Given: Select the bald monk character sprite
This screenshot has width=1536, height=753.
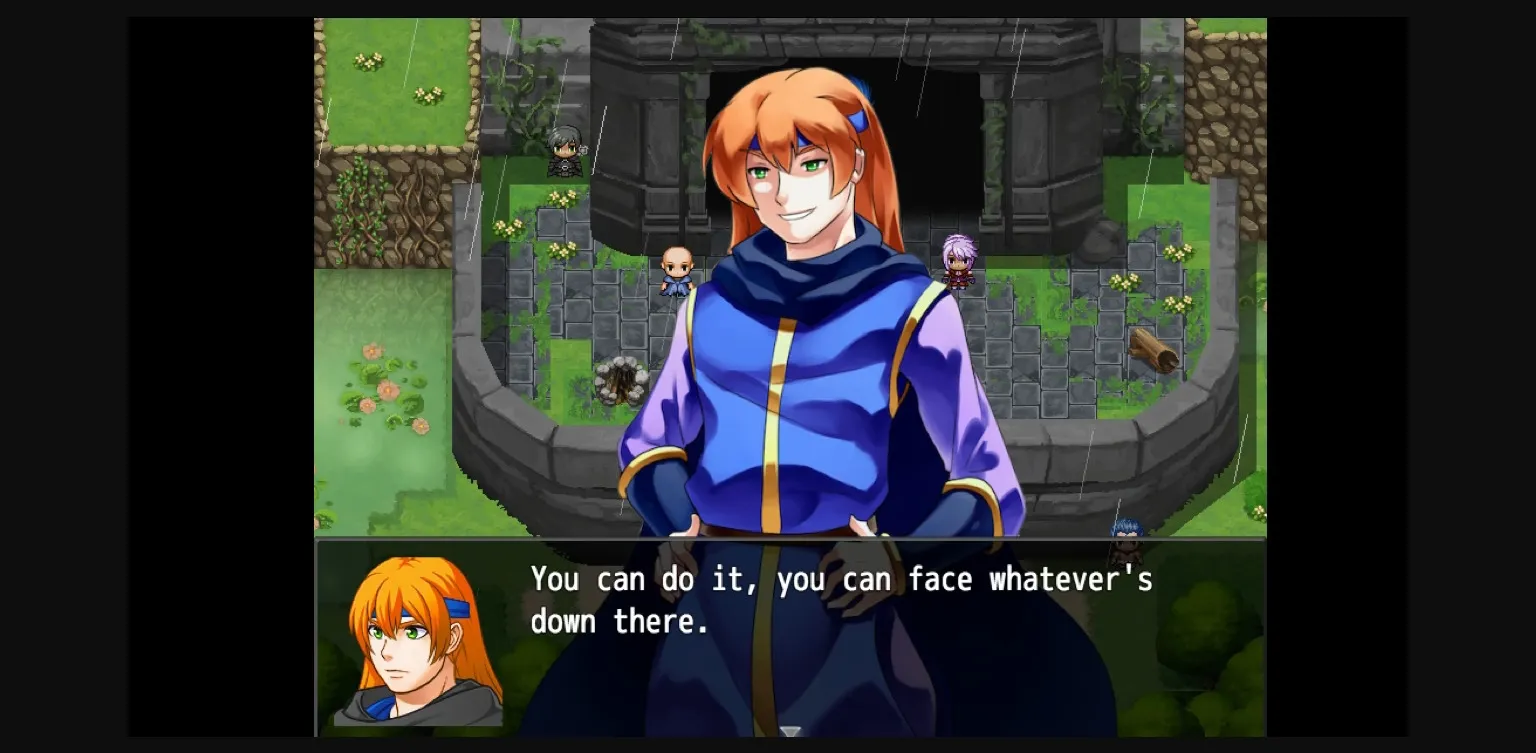Looking at the screenshot, I should [676, 268].
